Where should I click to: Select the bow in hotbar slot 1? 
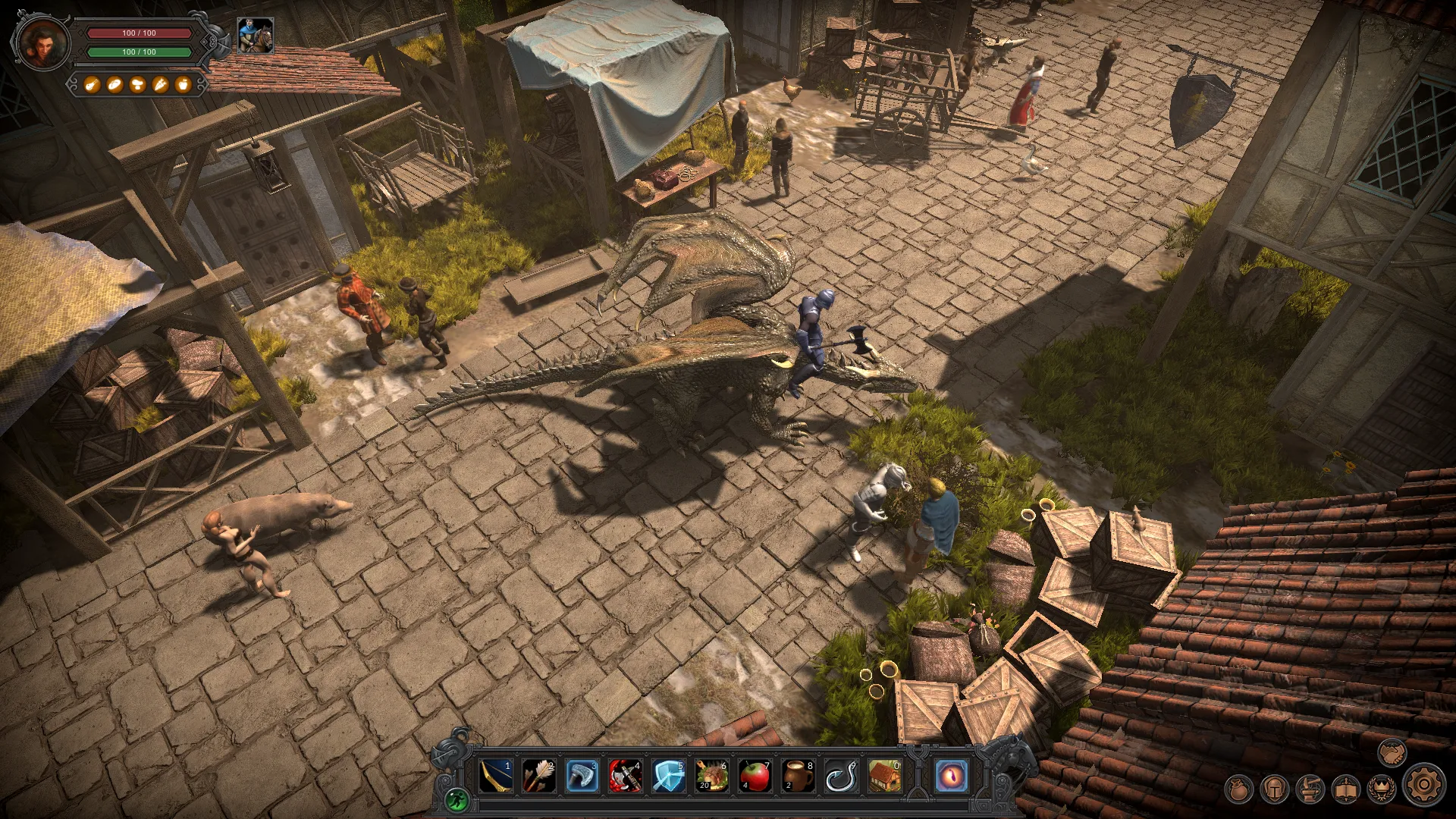495,776
